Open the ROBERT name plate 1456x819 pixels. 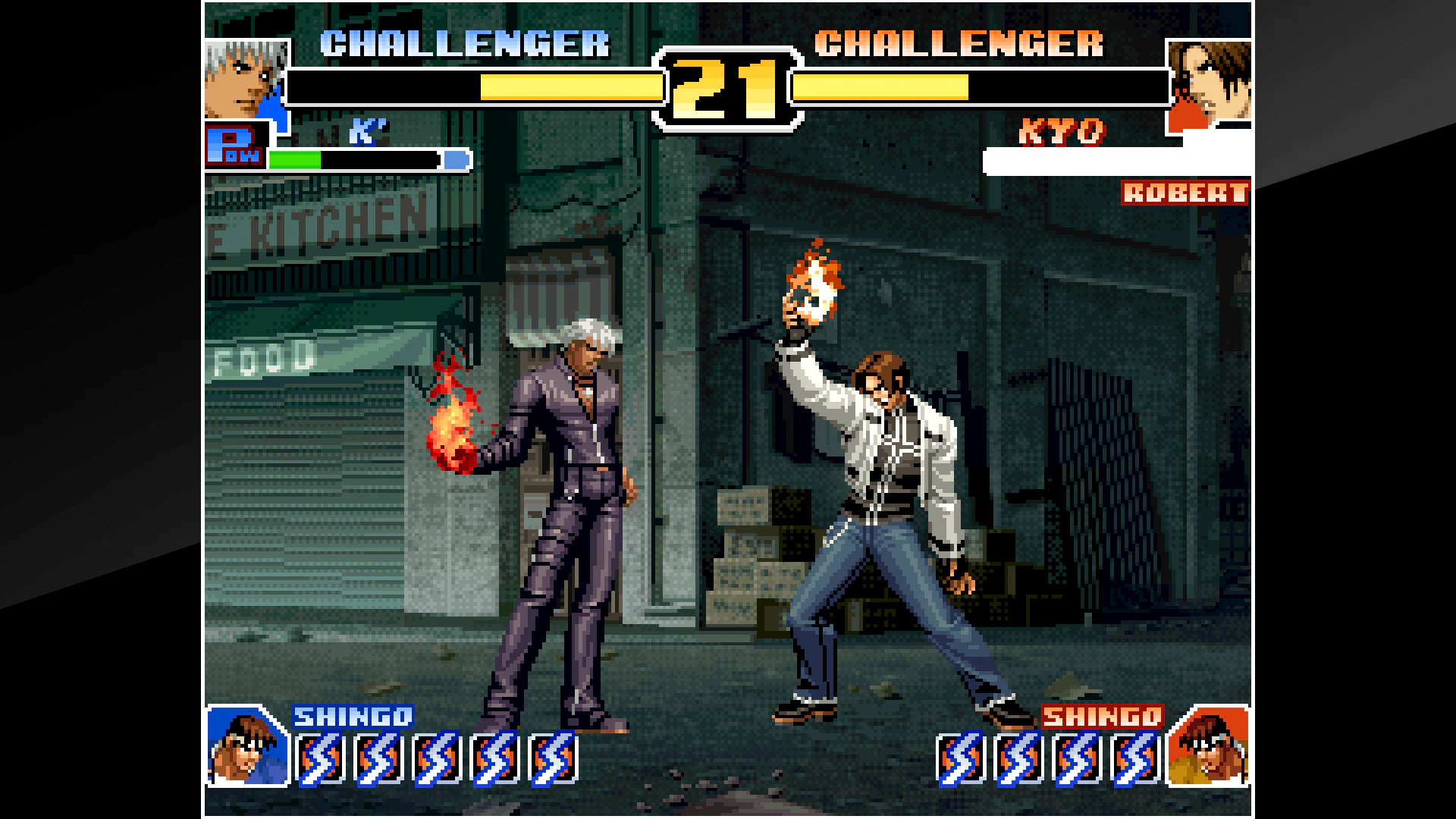coord(1185,194)
